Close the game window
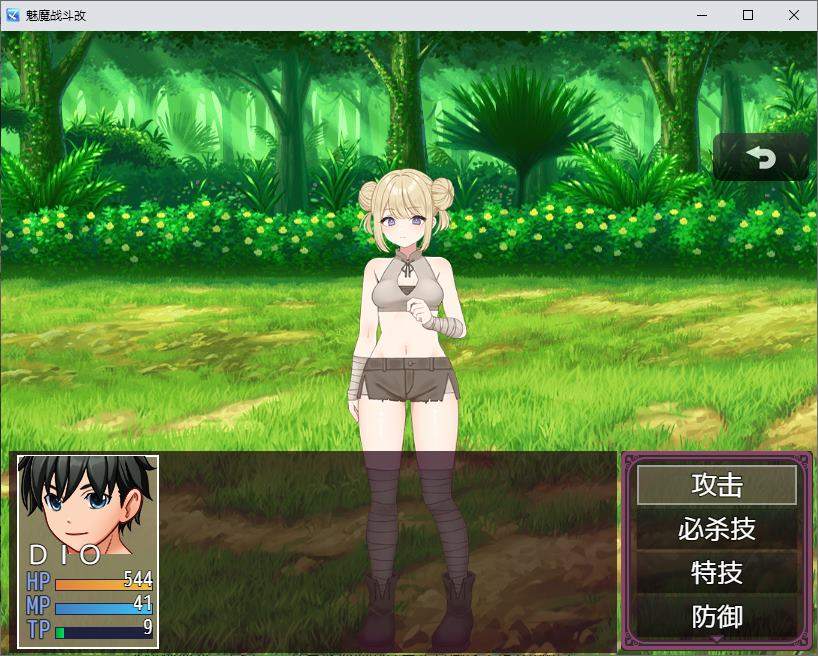 pos(794,15)
